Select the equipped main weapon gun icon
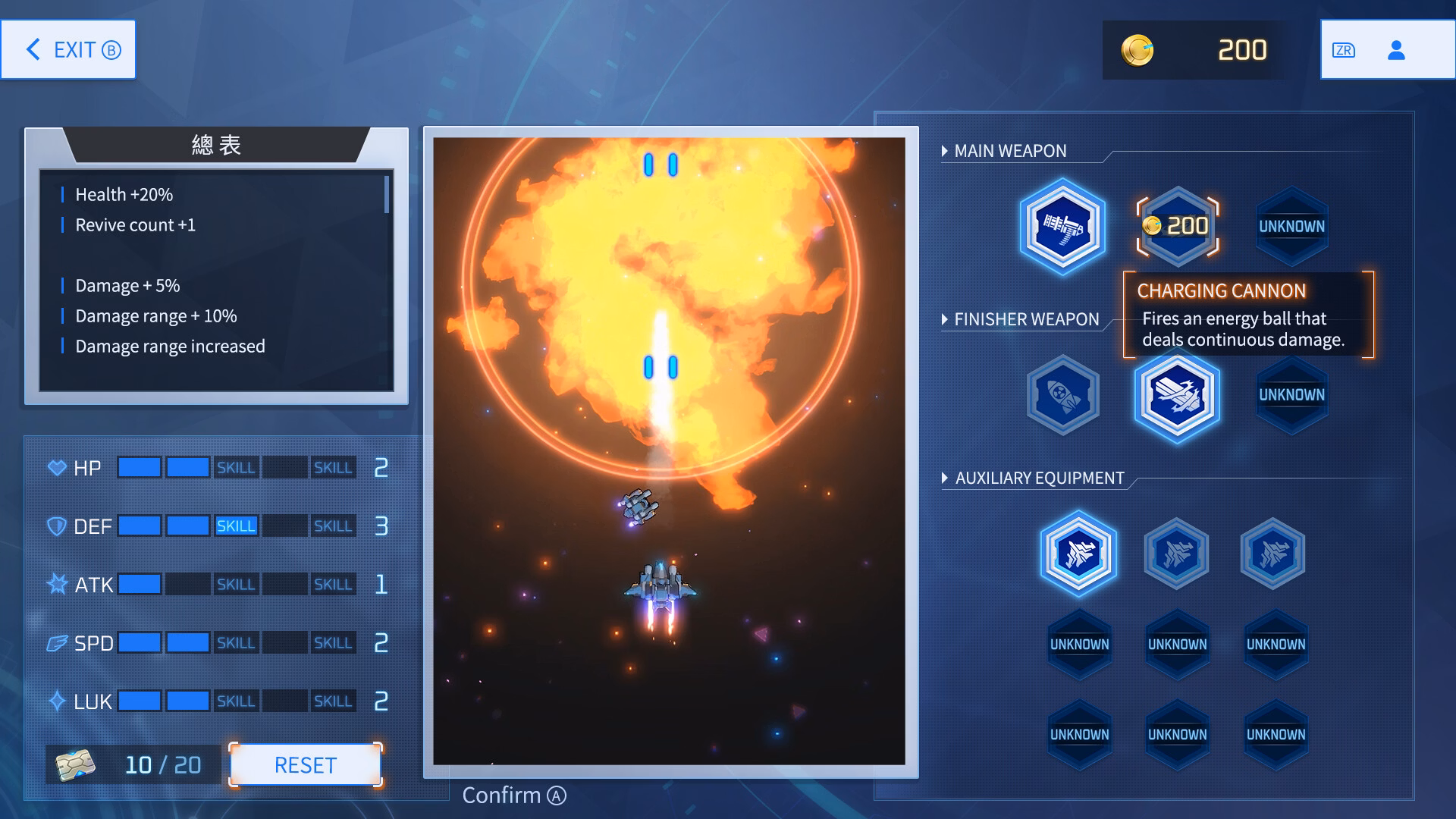The image size is (1456, 819). click(1062, 225)
